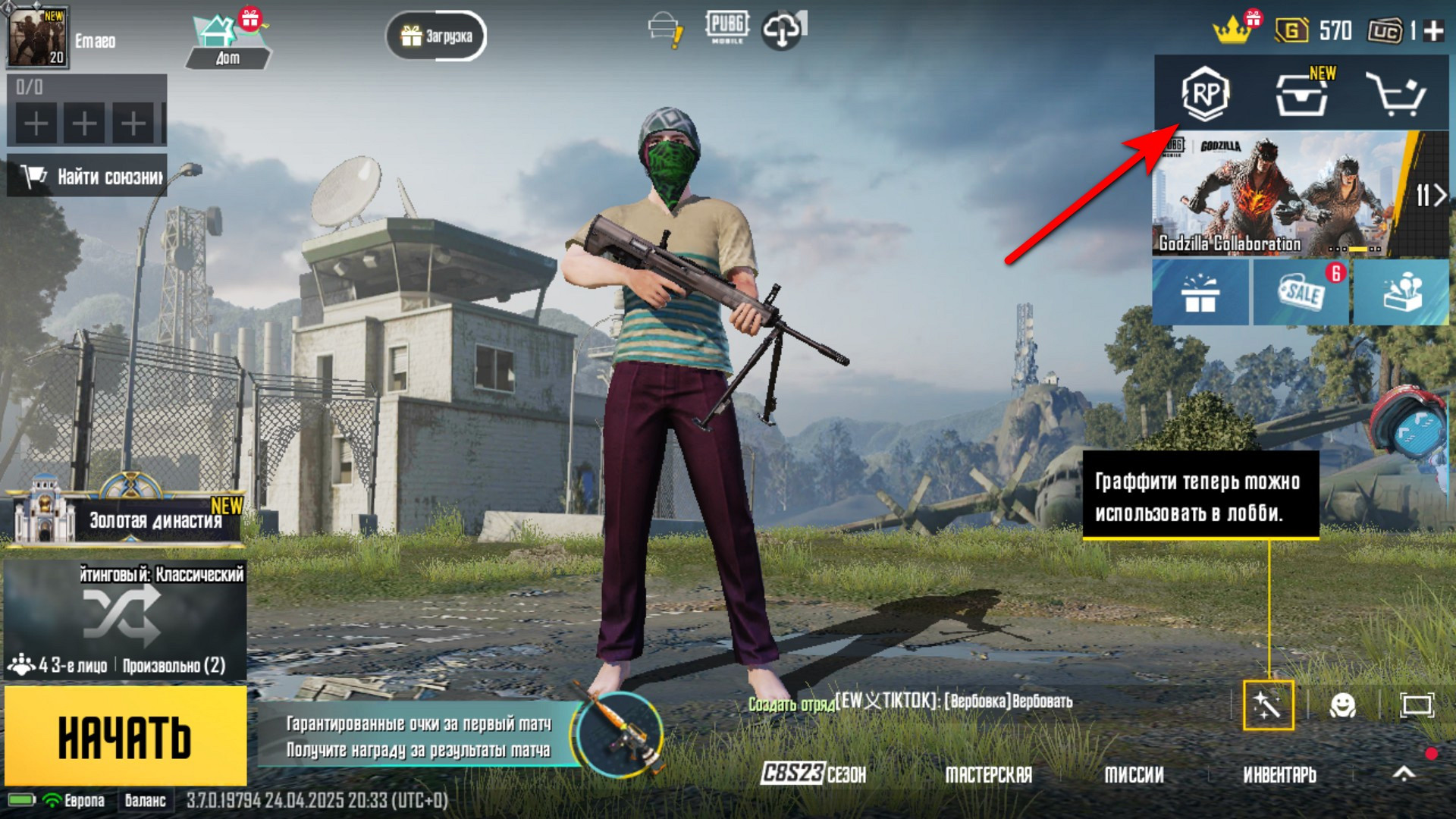
Task: Open the SALE offers tile
Action: [1301, 293]
